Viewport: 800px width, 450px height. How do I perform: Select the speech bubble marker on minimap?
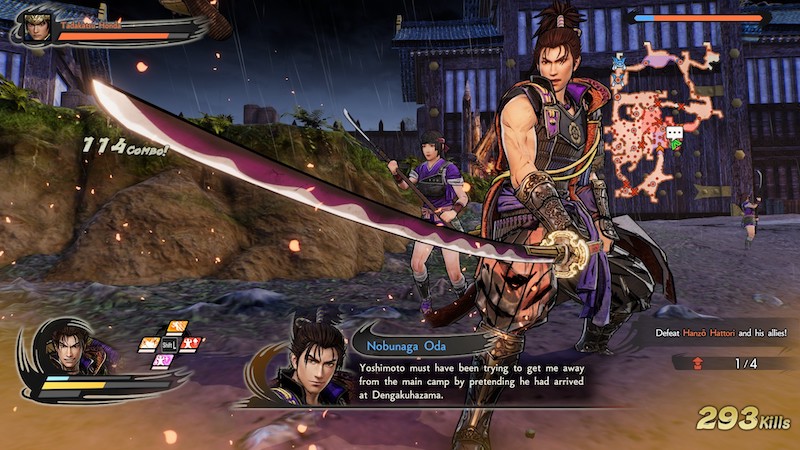674,133
